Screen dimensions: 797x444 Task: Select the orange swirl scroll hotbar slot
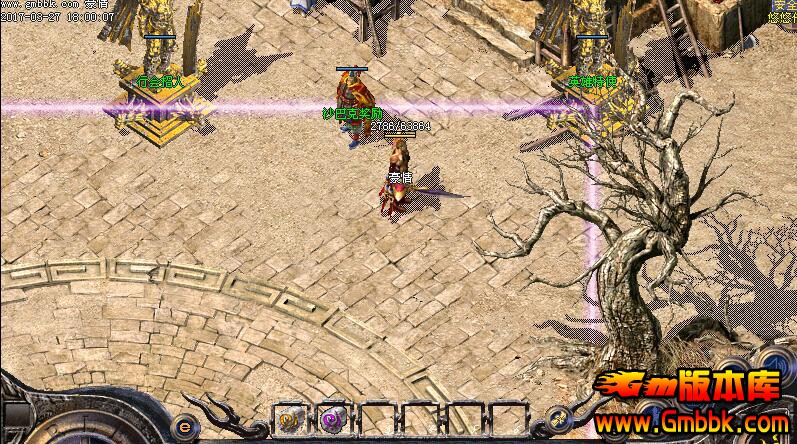click(287, 420)
